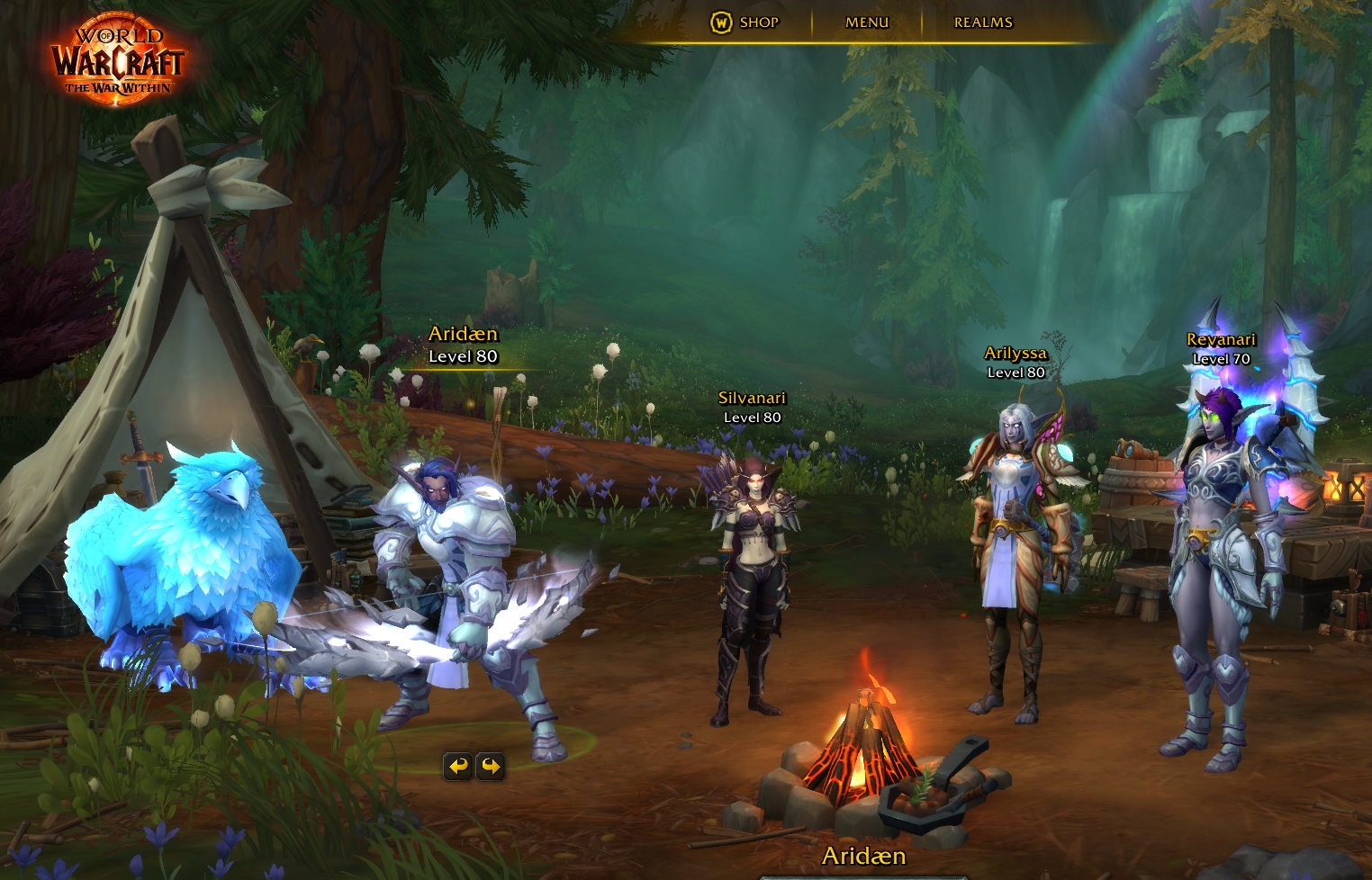The height and width of the screenshot is (880, 1372).
Task: Open the Shop from the top bar
Action: [745, 22]
